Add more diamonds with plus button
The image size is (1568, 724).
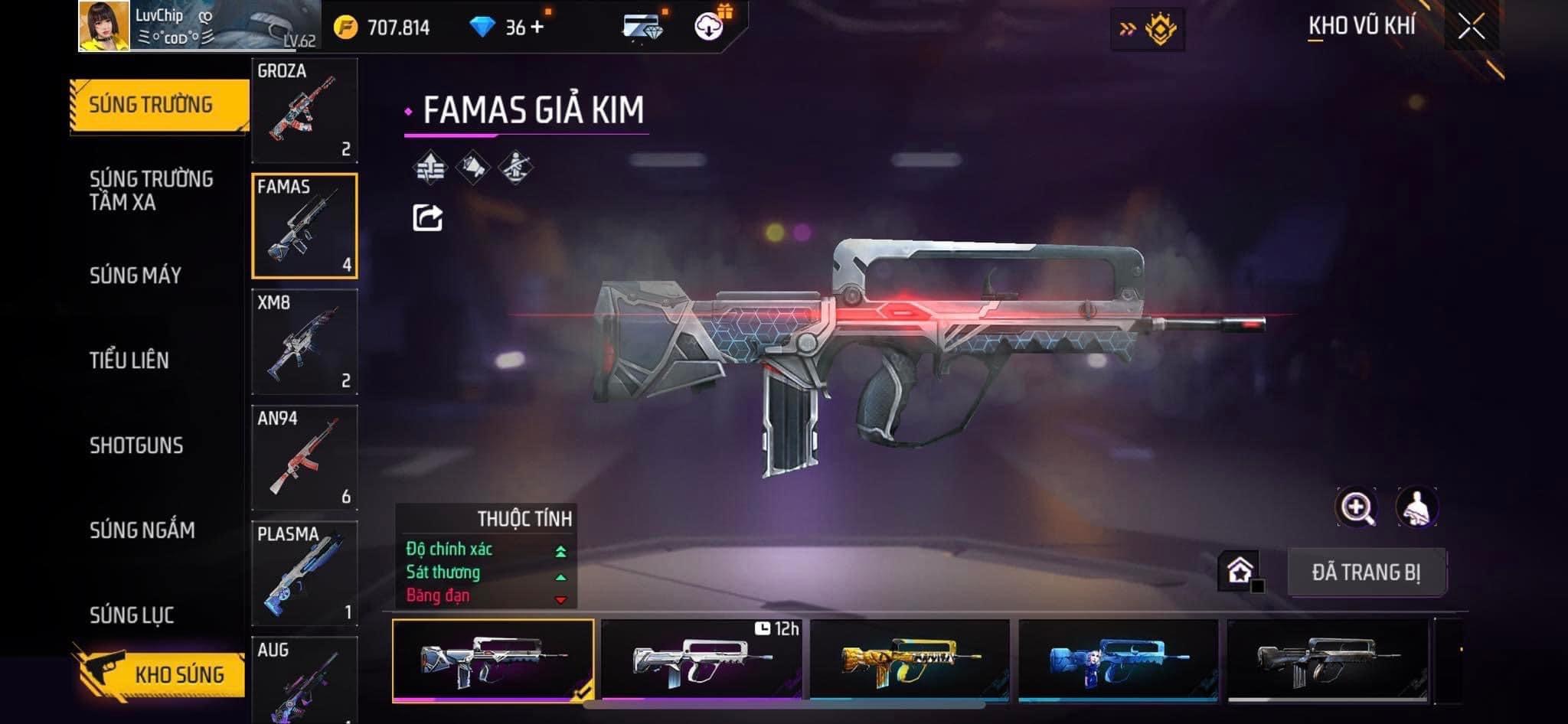[x=537, y=28]
